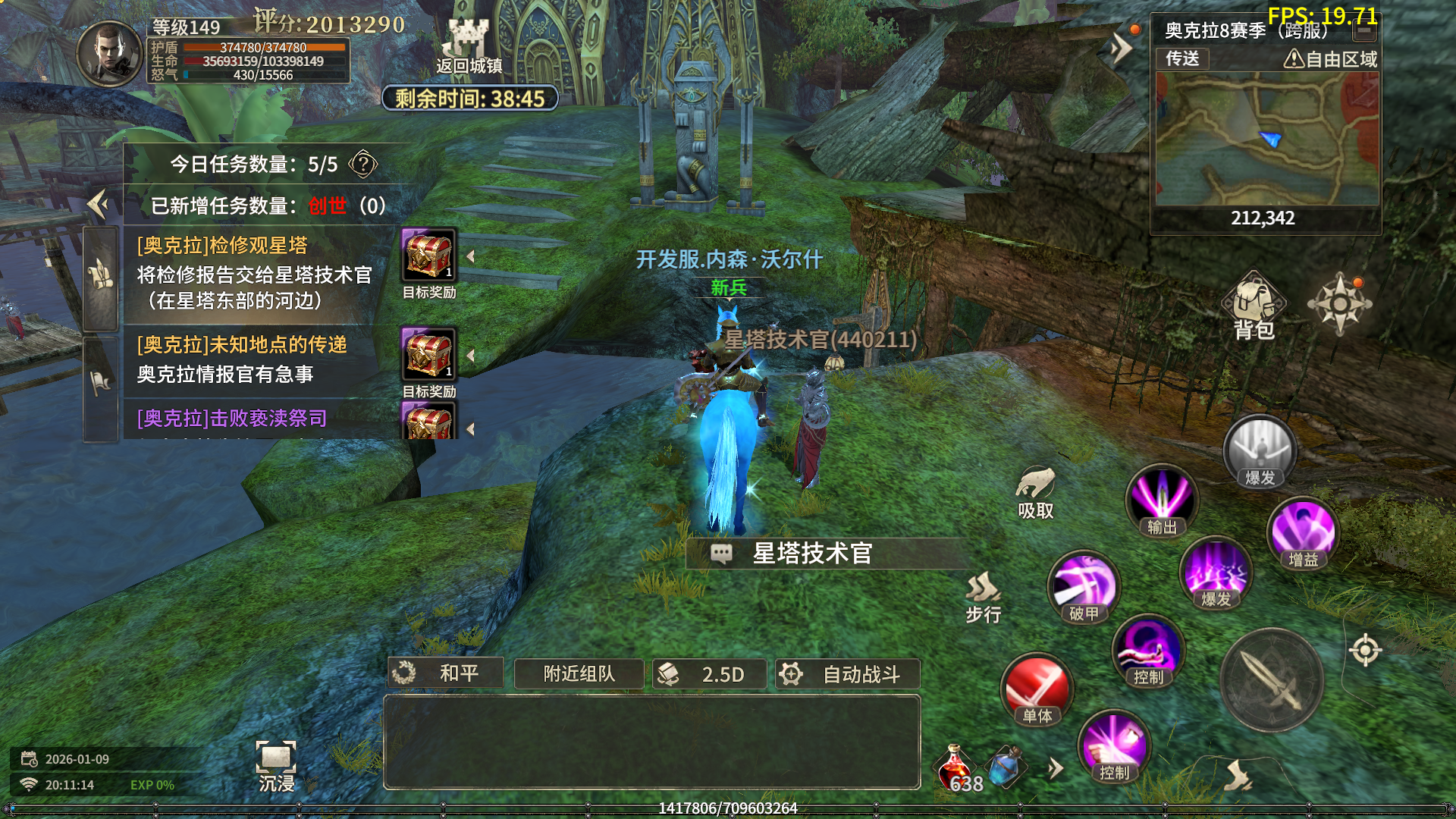The width and height of the screenshot is (1456, 819).
Task: Enter 沉浸 immersive mode
Action: (x=276, y=766)
